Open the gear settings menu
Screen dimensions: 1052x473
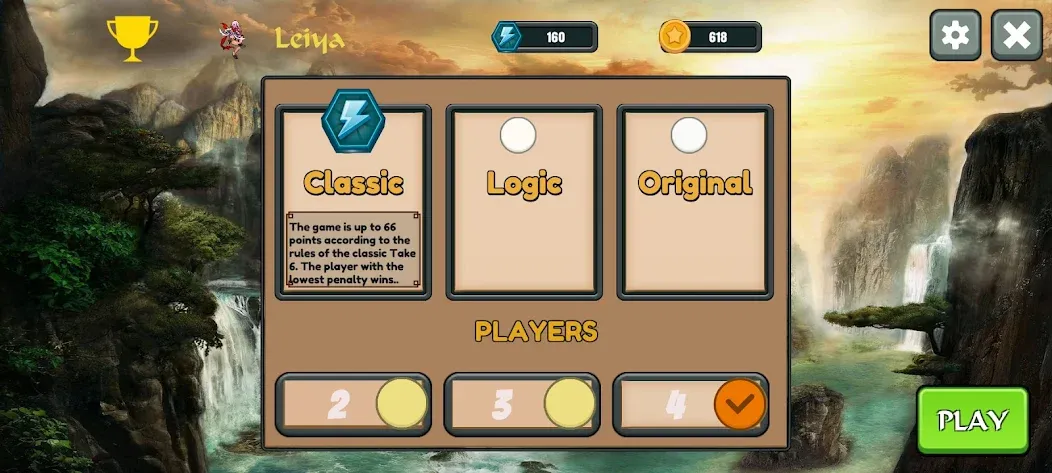[955, 36]
